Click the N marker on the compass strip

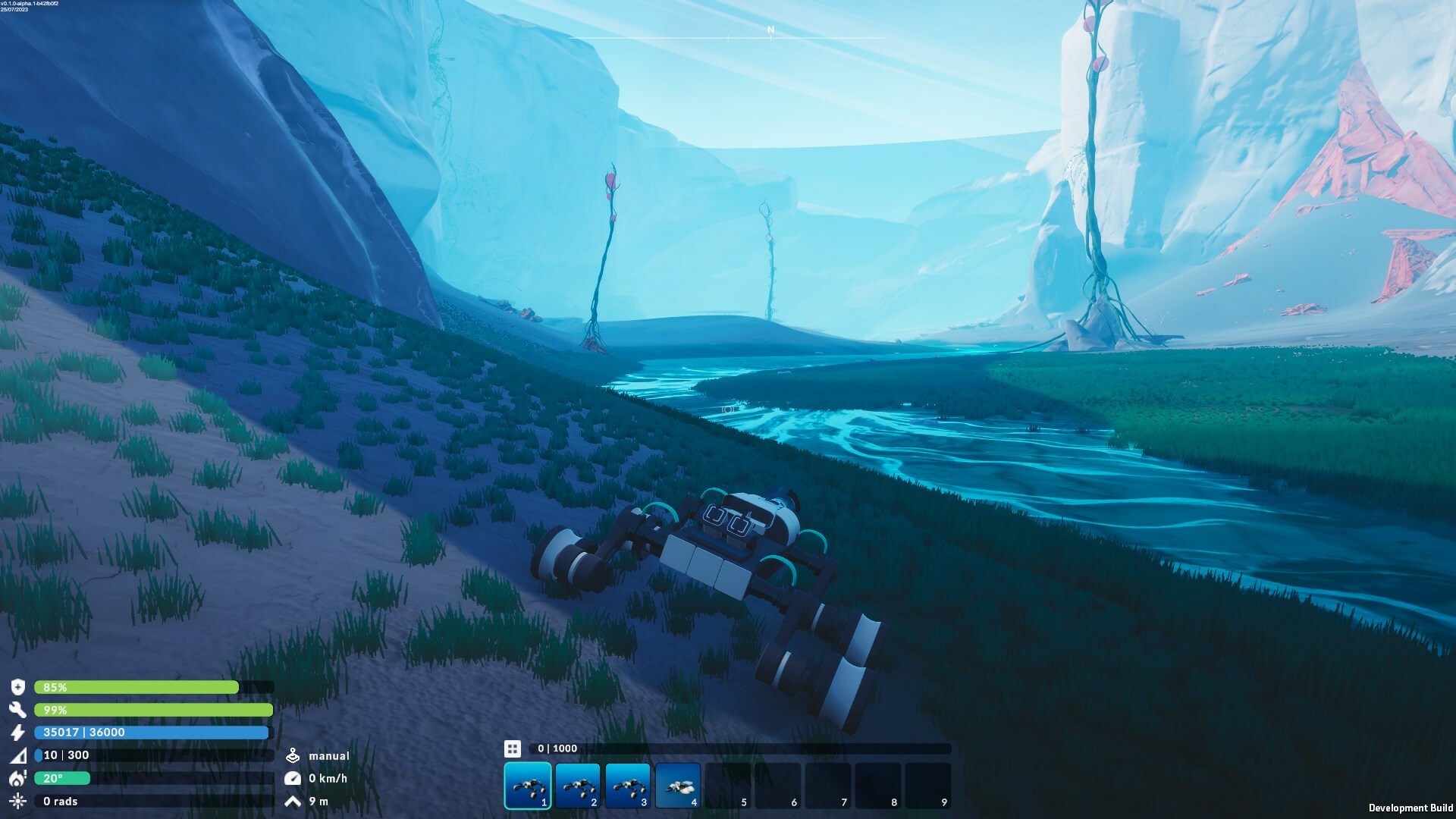tap(769, 29)
